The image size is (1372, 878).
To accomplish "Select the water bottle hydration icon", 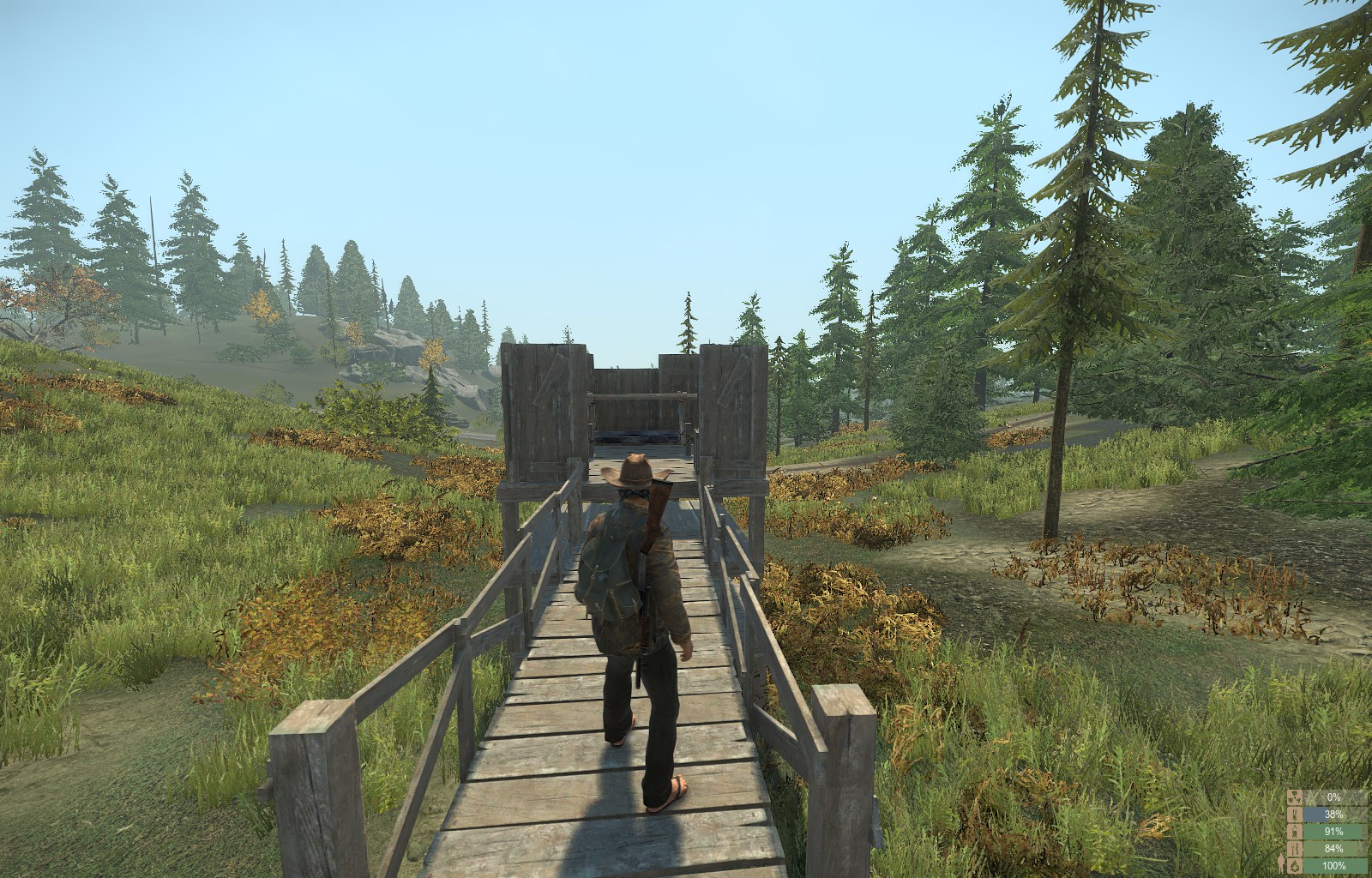I will coord(1295,831).
